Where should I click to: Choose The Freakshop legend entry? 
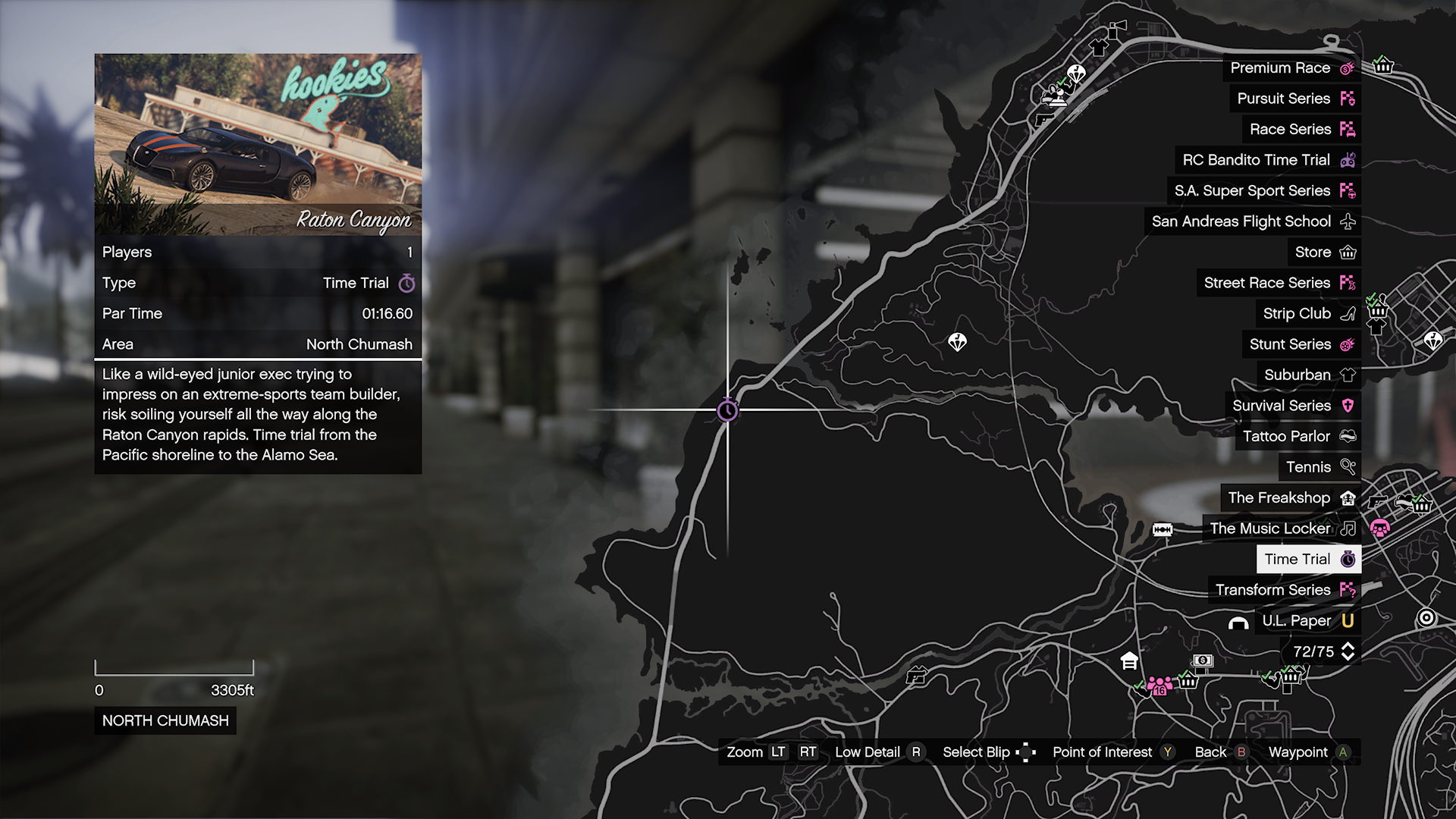(x=1290, y=498)
